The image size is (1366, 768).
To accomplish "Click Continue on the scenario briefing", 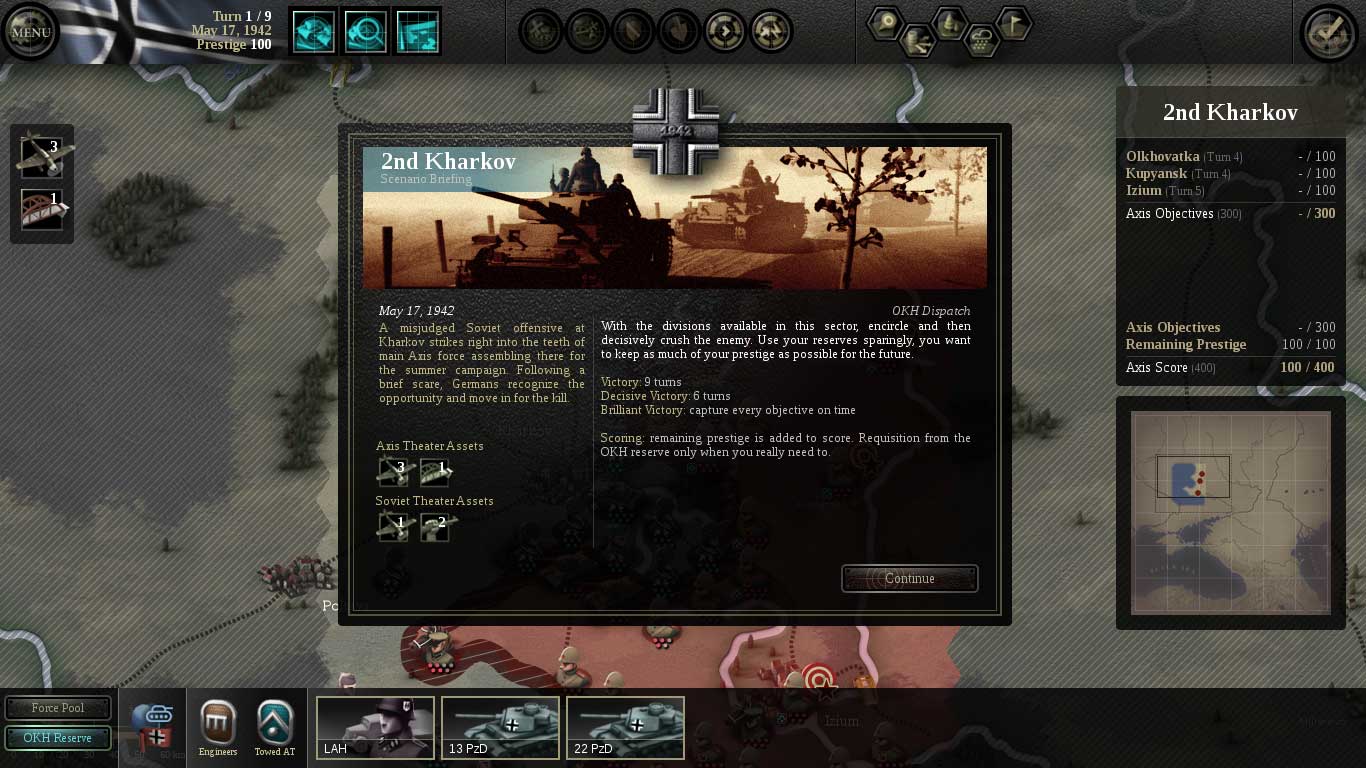I will 908,578.
